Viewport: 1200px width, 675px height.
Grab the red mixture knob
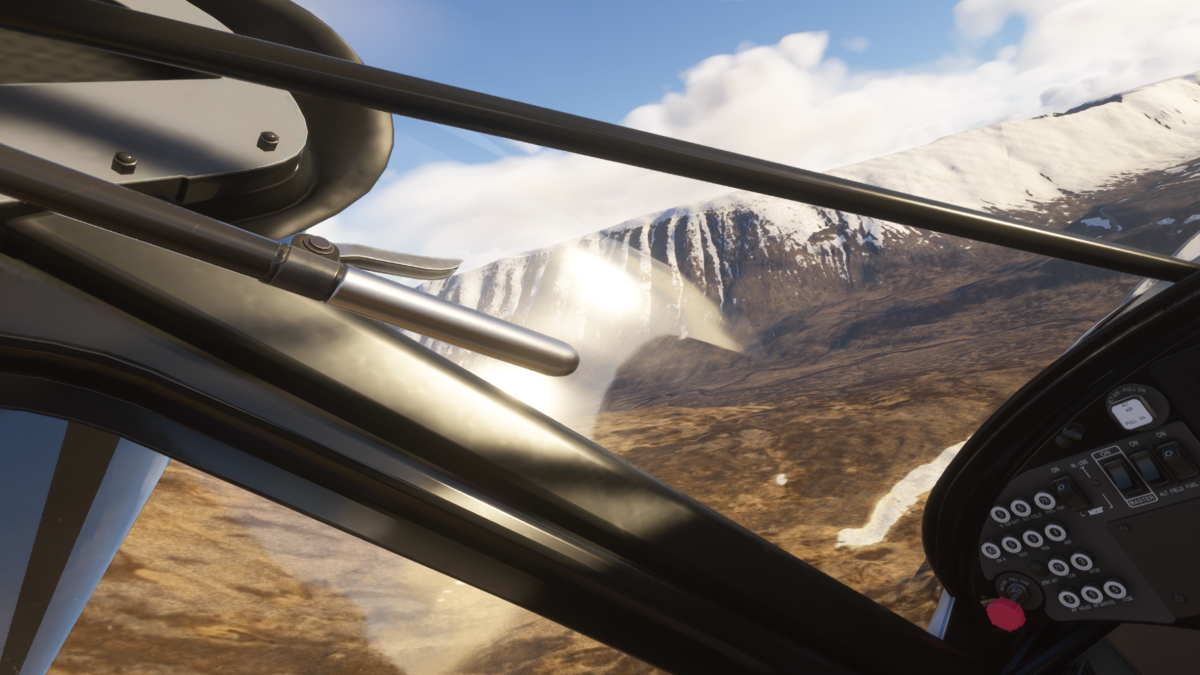click(1005, 614)
